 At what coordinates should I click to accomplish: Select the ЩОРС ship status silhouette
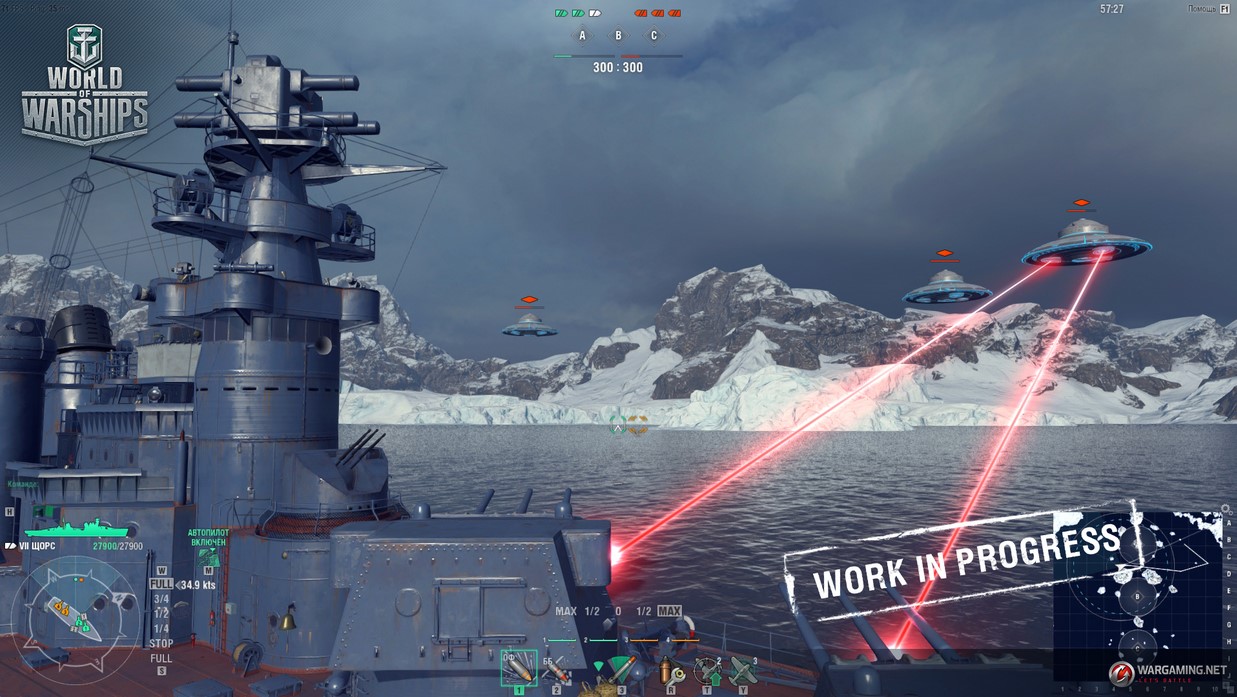coord(75,527)
